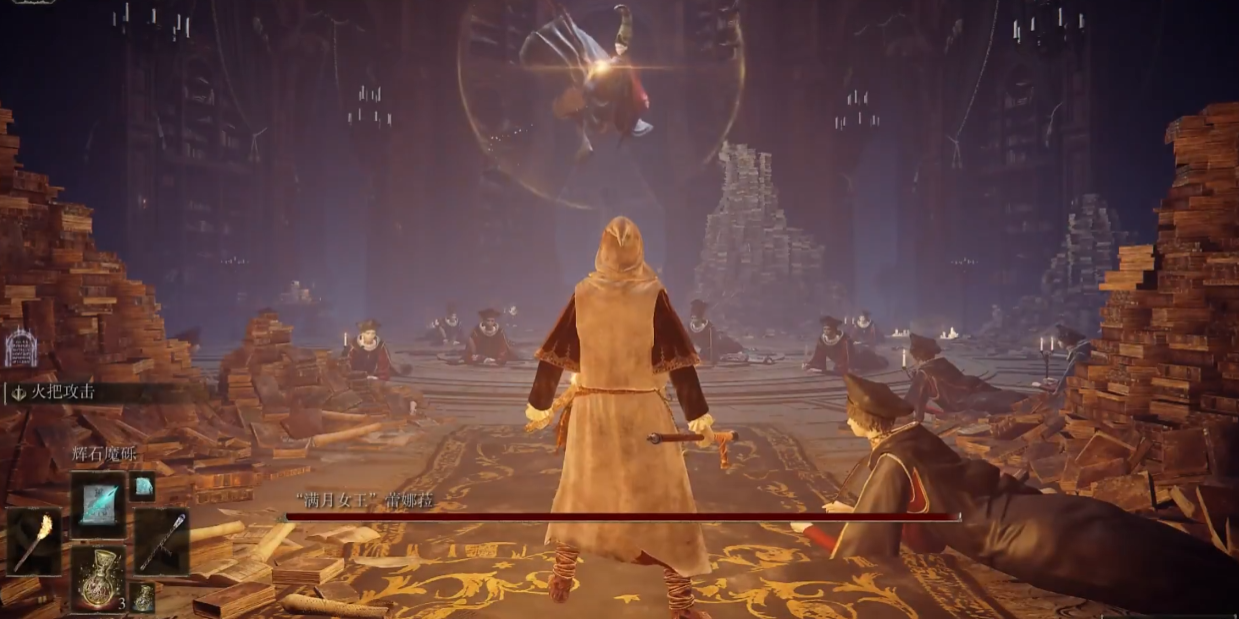Click the small next-flask icon beside the flask

pos(143,597)
